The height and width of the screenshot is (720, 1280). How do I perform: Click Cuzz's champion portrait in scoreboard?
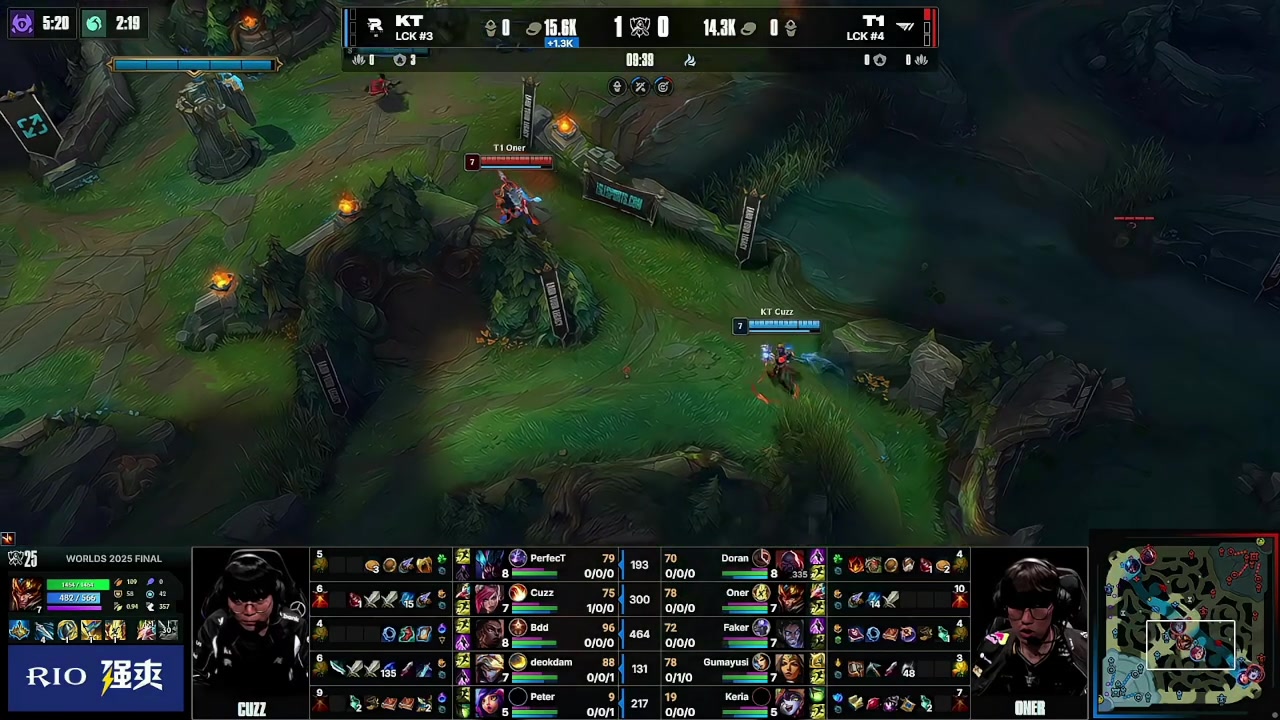point(490,599)
